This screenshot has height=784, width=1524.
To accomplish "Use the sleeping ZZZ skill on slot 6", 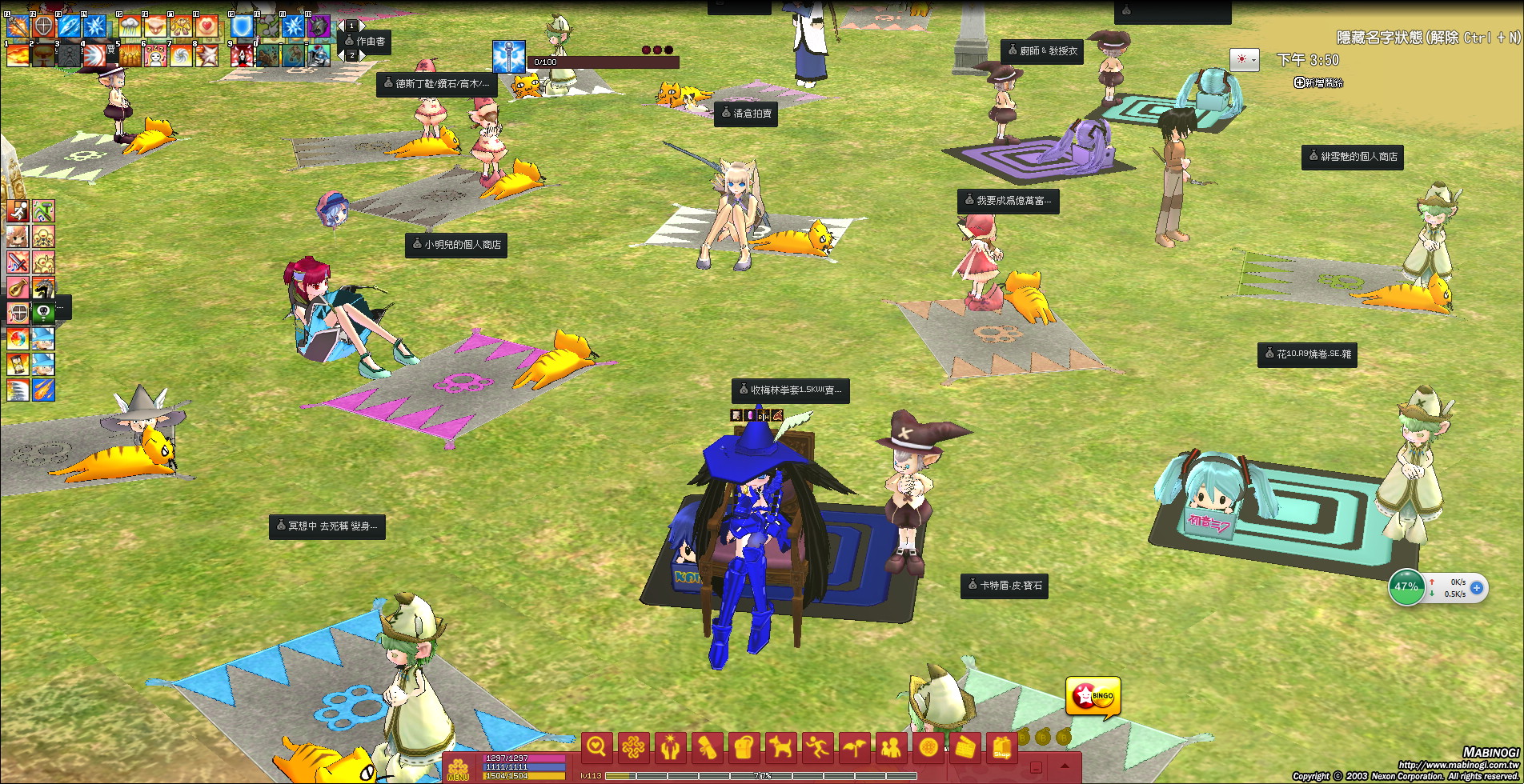I will [x=155, y=55].
